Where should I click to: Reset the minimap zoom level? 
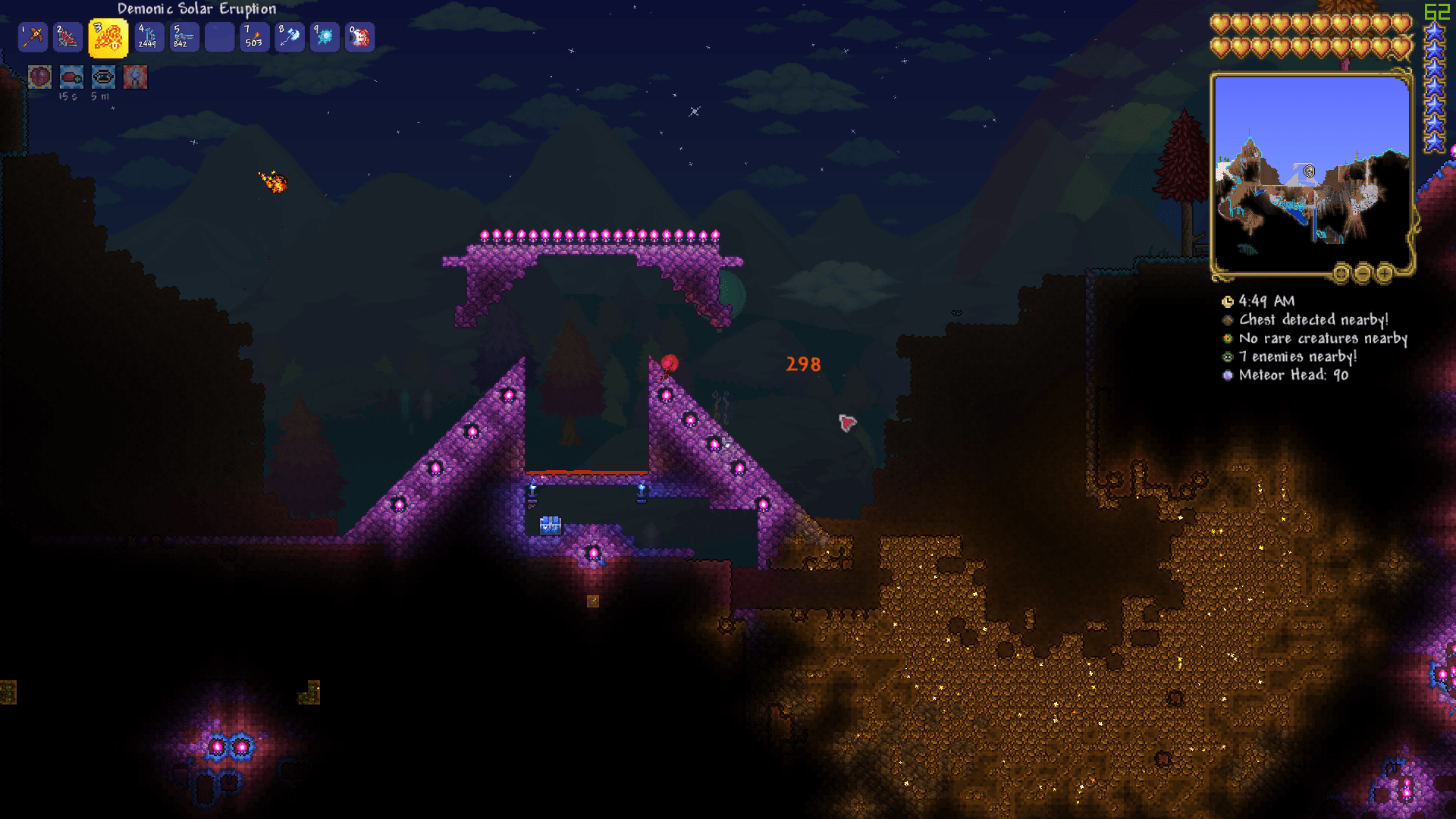tap(1341, 274)
